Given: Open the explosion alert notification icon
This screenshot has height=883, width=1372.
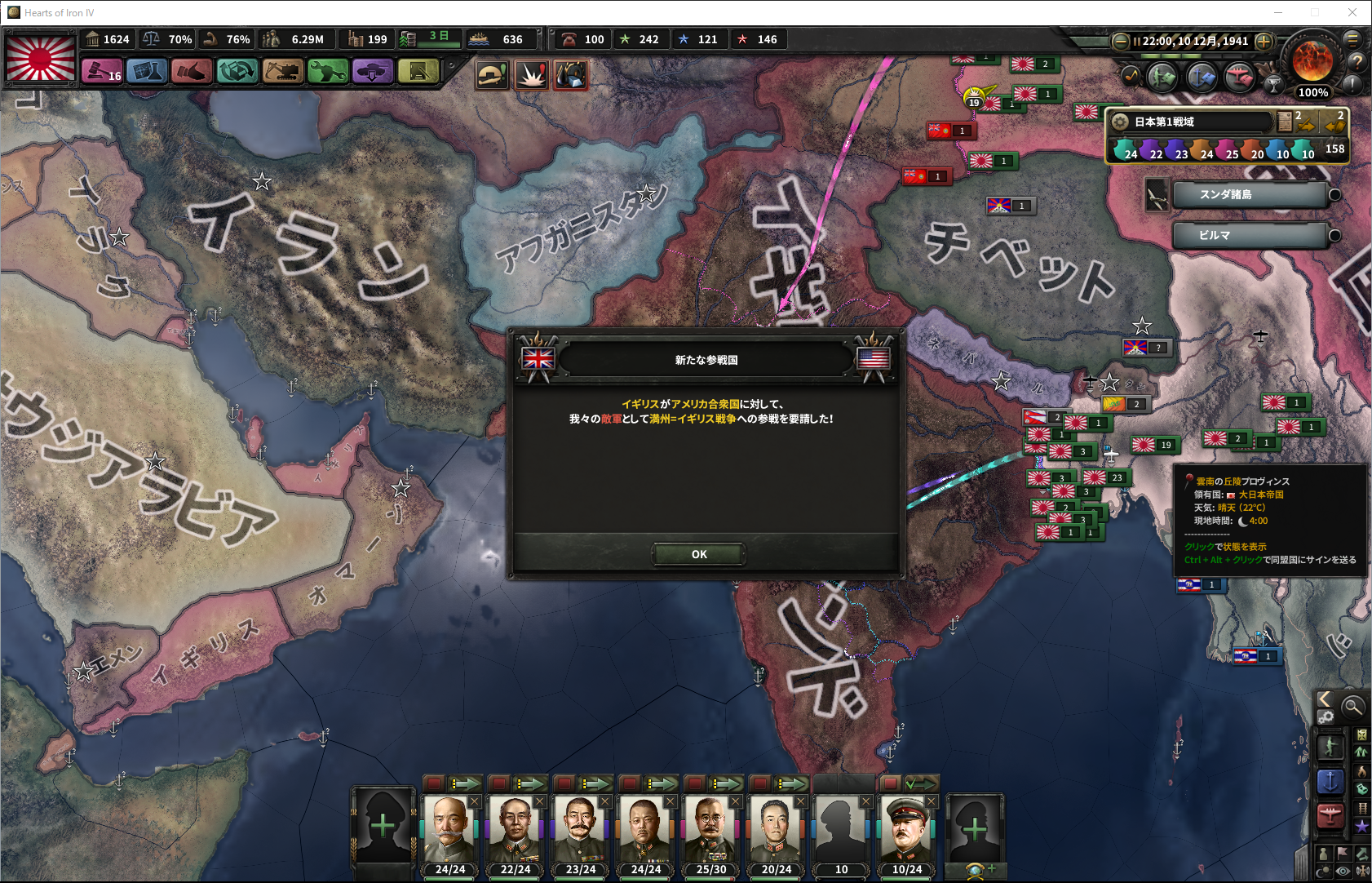Looking at the screenshot, I should (x=532, y=75).
